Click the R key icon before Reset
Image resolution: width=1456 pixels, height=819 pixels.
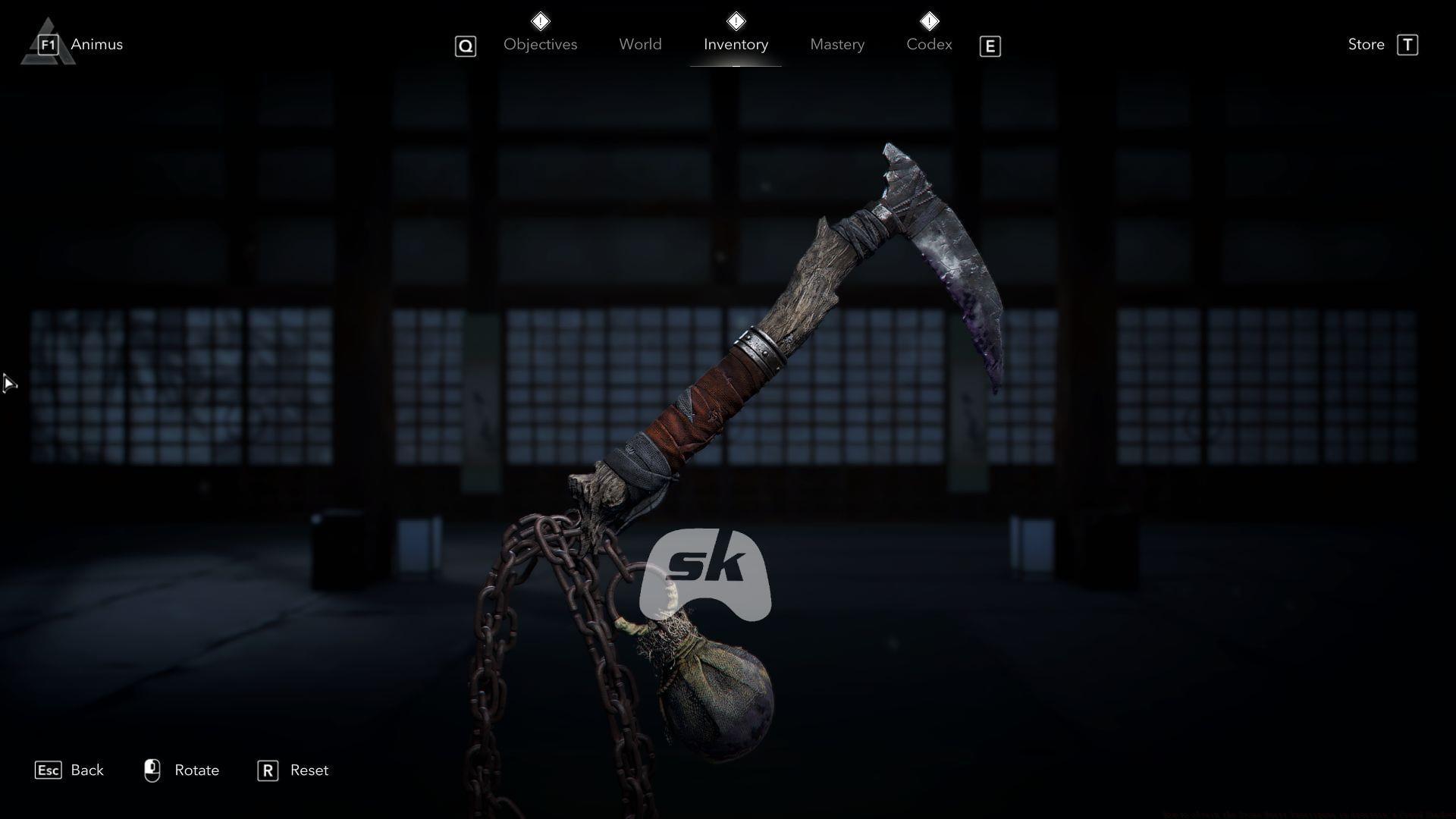point(267,770)
